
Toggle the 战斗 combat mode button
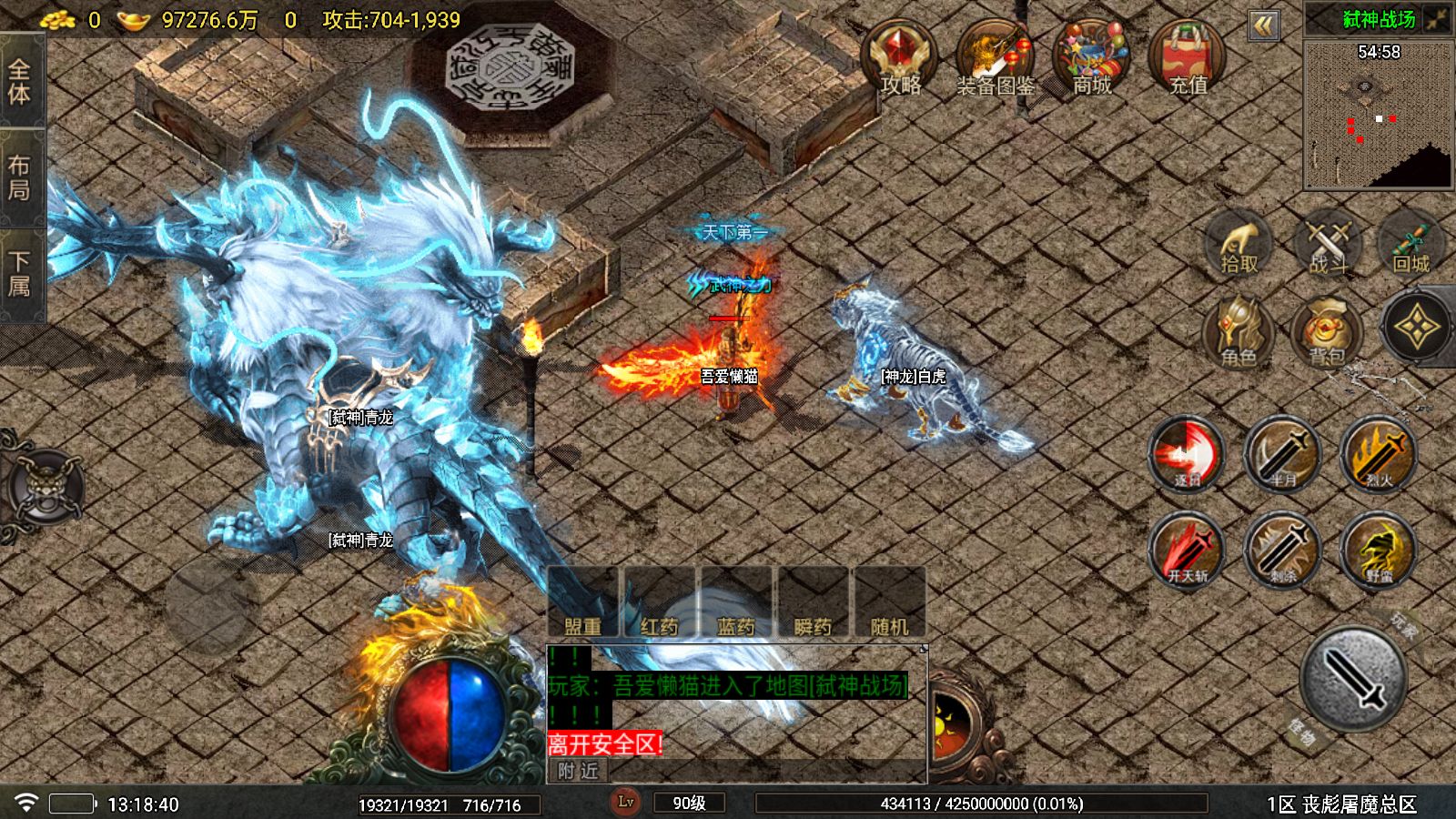point(1328,244)
